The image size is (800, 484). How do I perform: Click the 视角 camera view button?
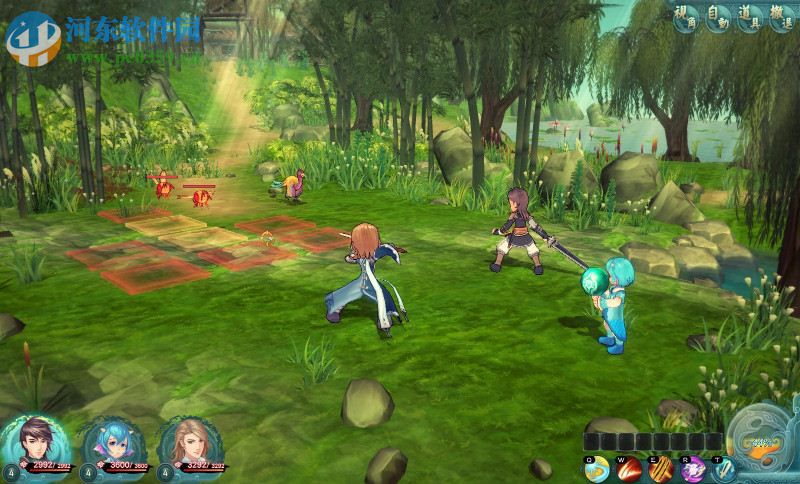pos(686,17)
